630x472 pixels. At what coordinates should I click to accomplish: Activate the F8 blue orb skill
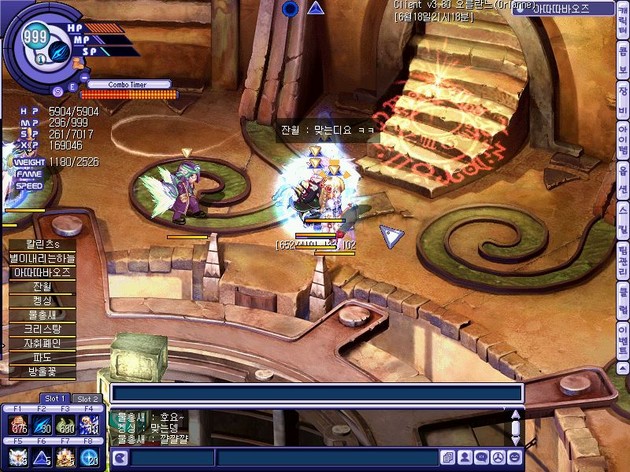point(91,458)
